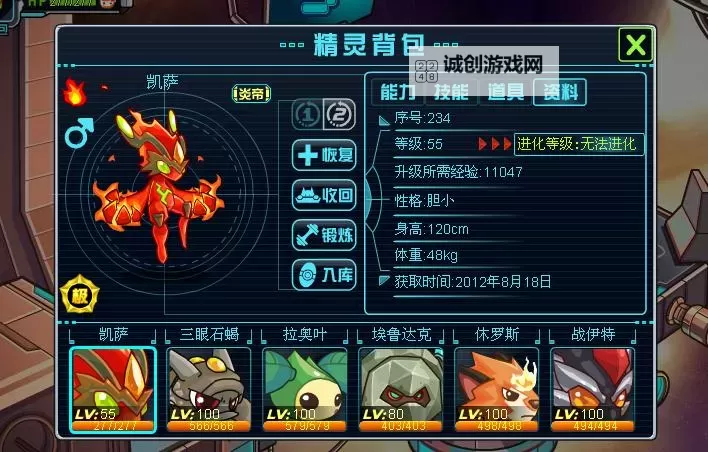
Task: Recall the spirit with 收回
Action: point(324,195)
